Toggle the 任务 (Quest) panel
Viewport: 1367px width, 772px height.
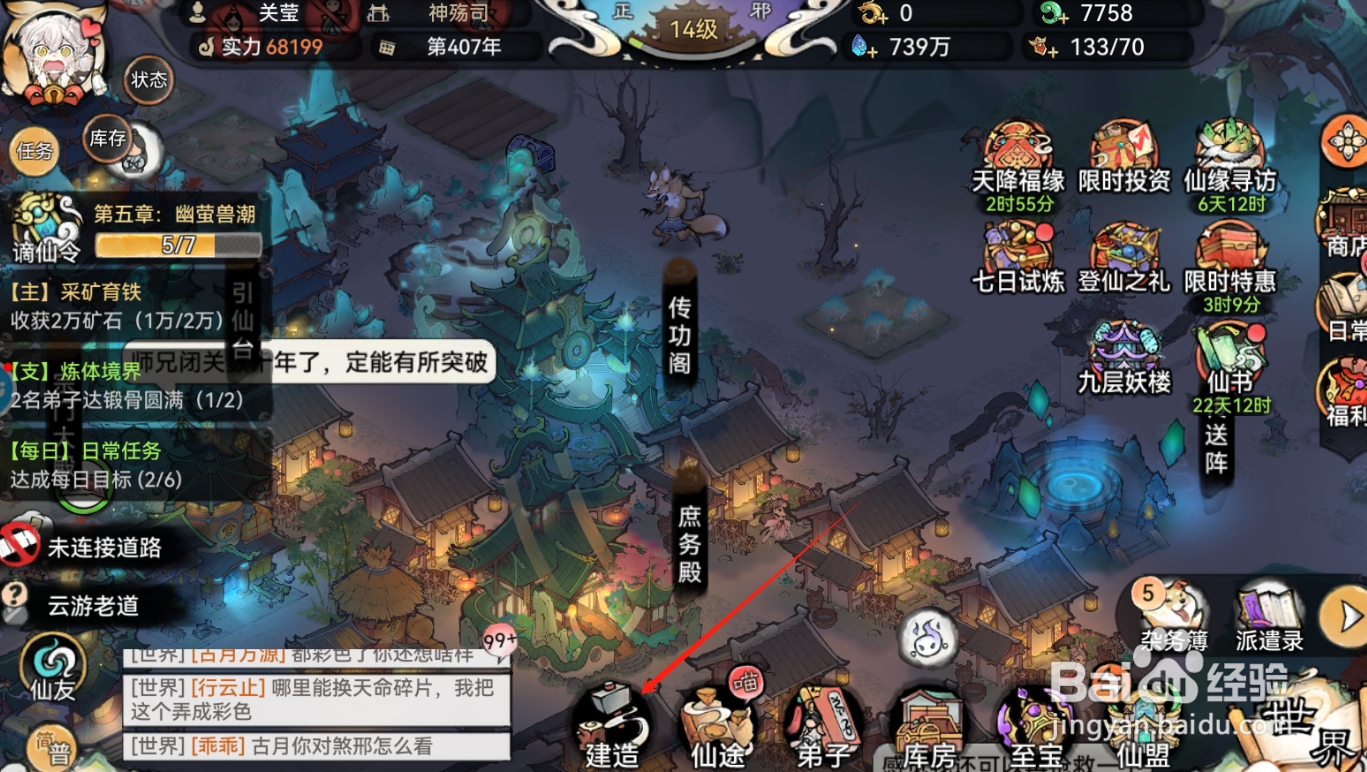(x=35, y=153)
